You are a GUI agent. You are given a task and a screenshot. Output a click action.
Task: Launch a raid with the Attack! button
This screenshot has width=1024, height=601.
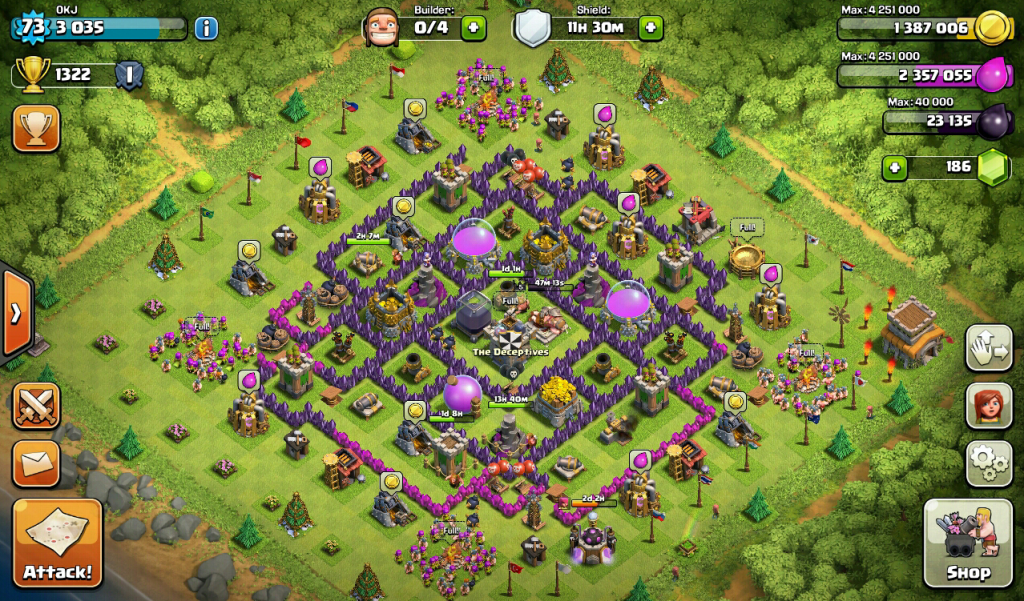57,543
